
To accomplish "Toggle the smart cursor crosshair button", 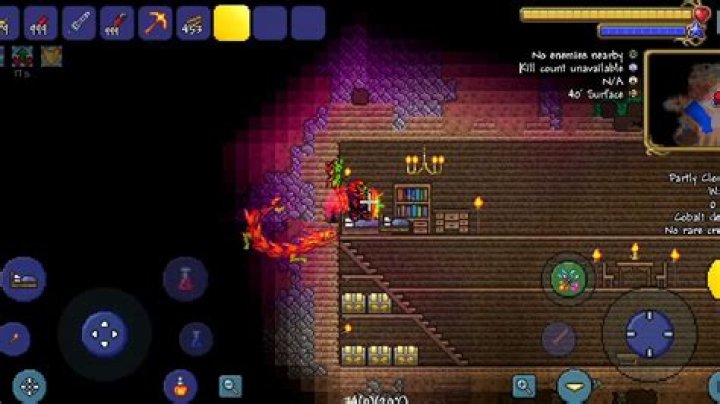I will [29, 386].
